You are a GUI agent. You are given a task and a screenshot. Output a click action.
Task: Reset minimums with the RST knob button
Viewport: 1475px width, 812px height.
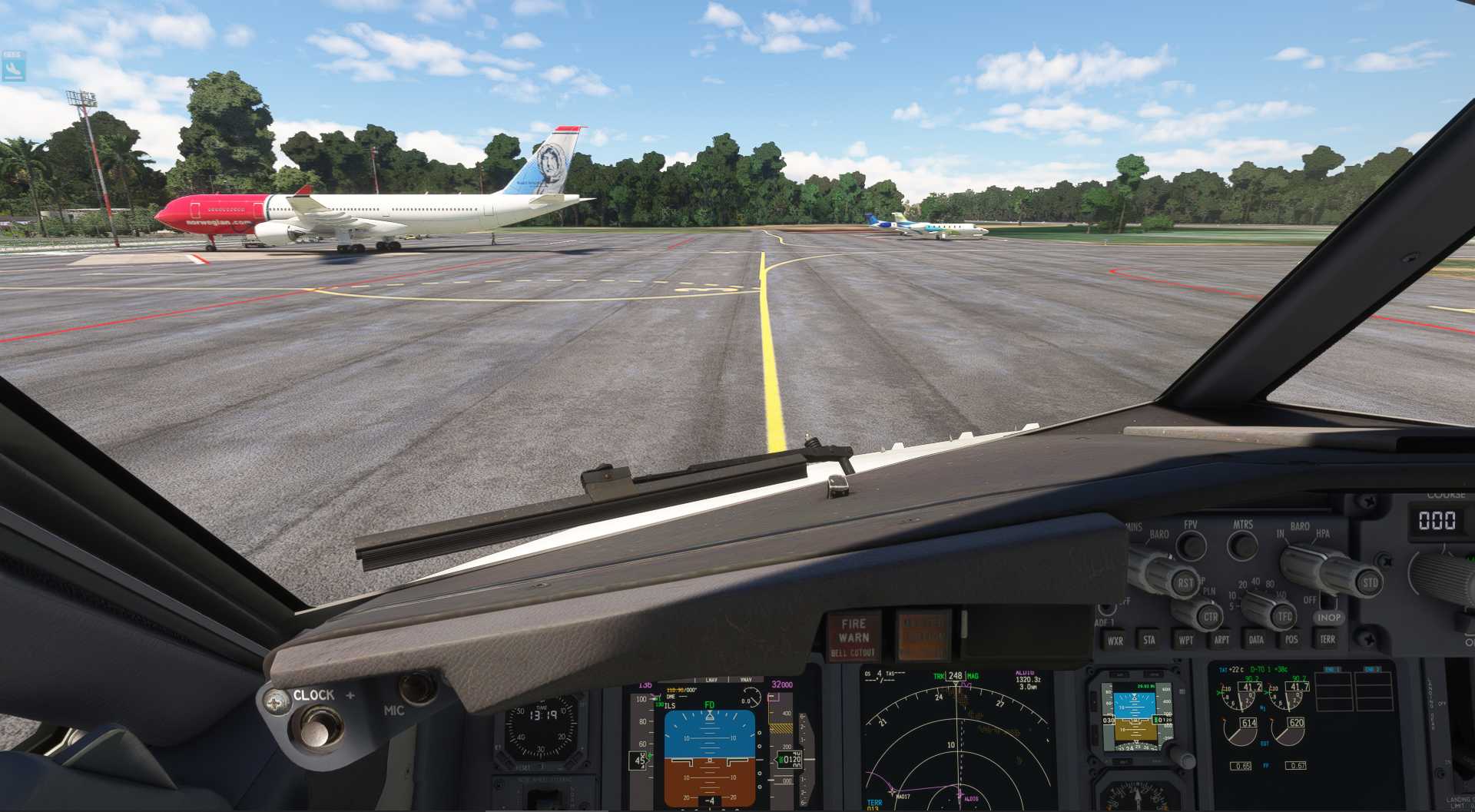1185,582
